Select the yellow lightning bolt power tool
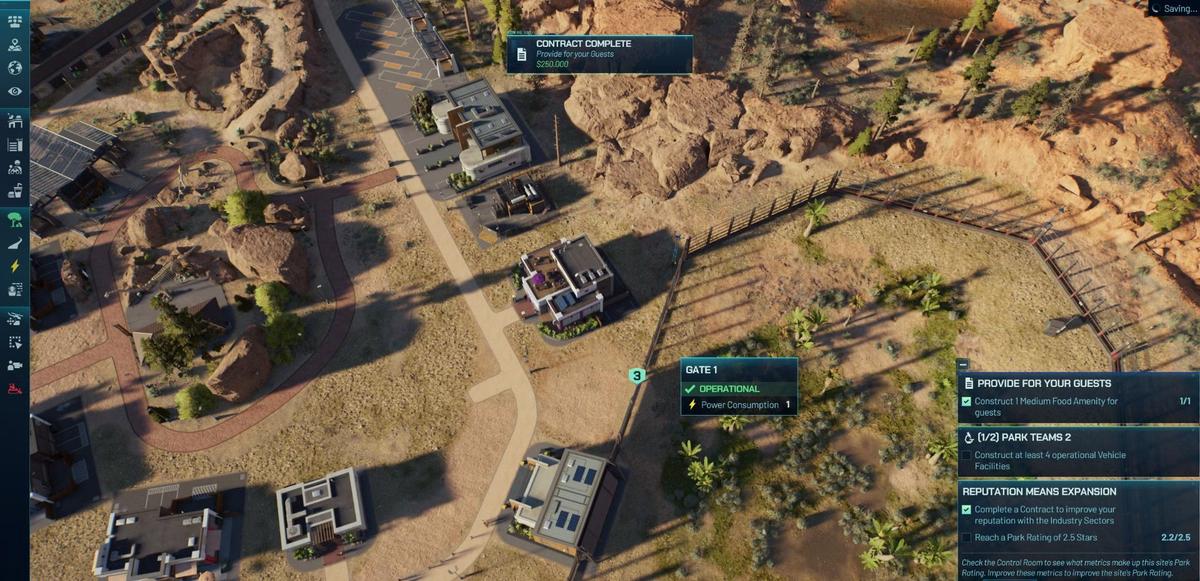The width and height of the screenshot is (1200, 581). click(x=15, y=266)
